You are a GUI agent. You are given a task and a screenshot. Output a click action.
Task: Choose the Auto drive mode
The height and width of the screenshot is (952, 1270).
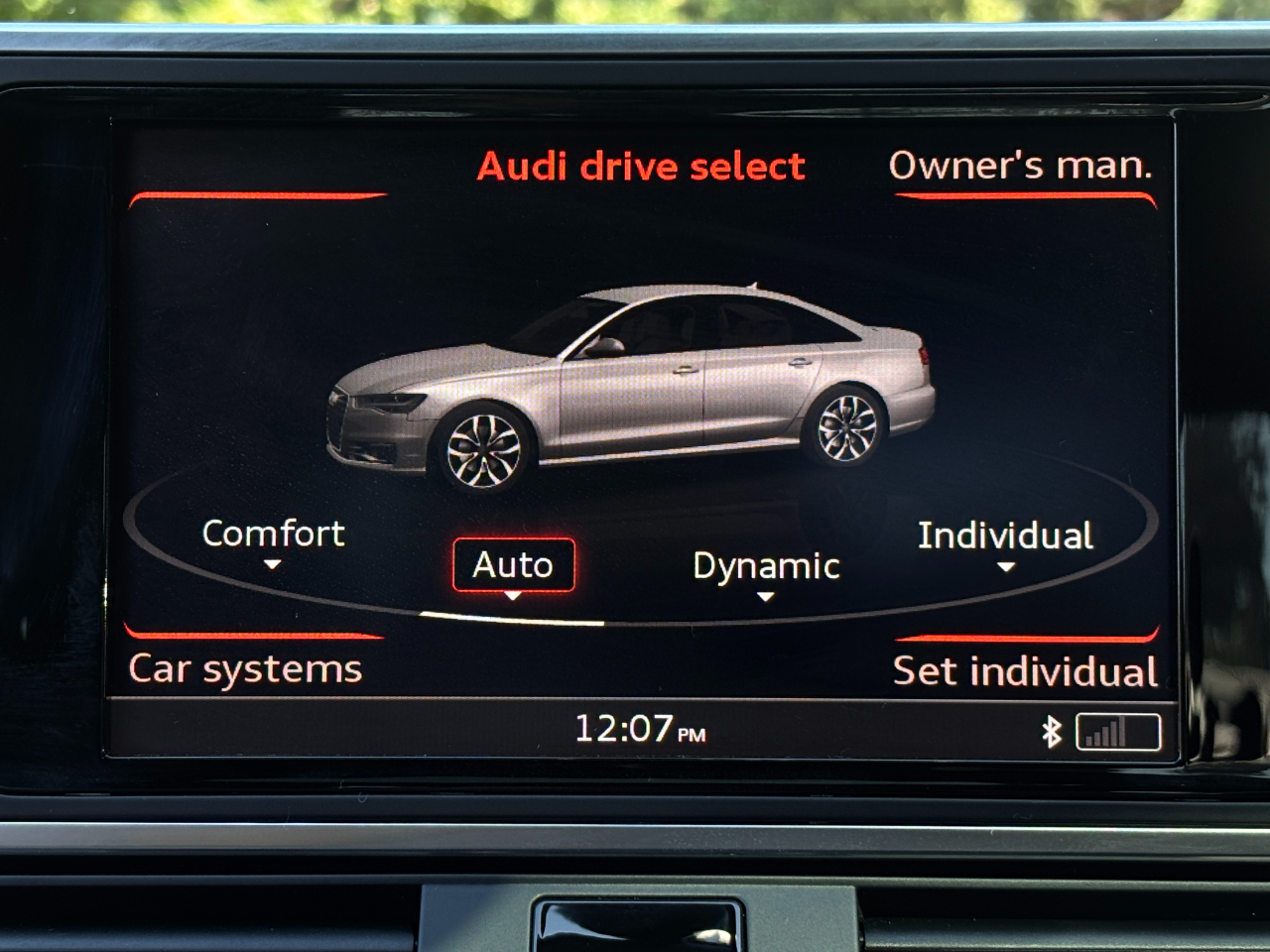[x=513, y=565]
